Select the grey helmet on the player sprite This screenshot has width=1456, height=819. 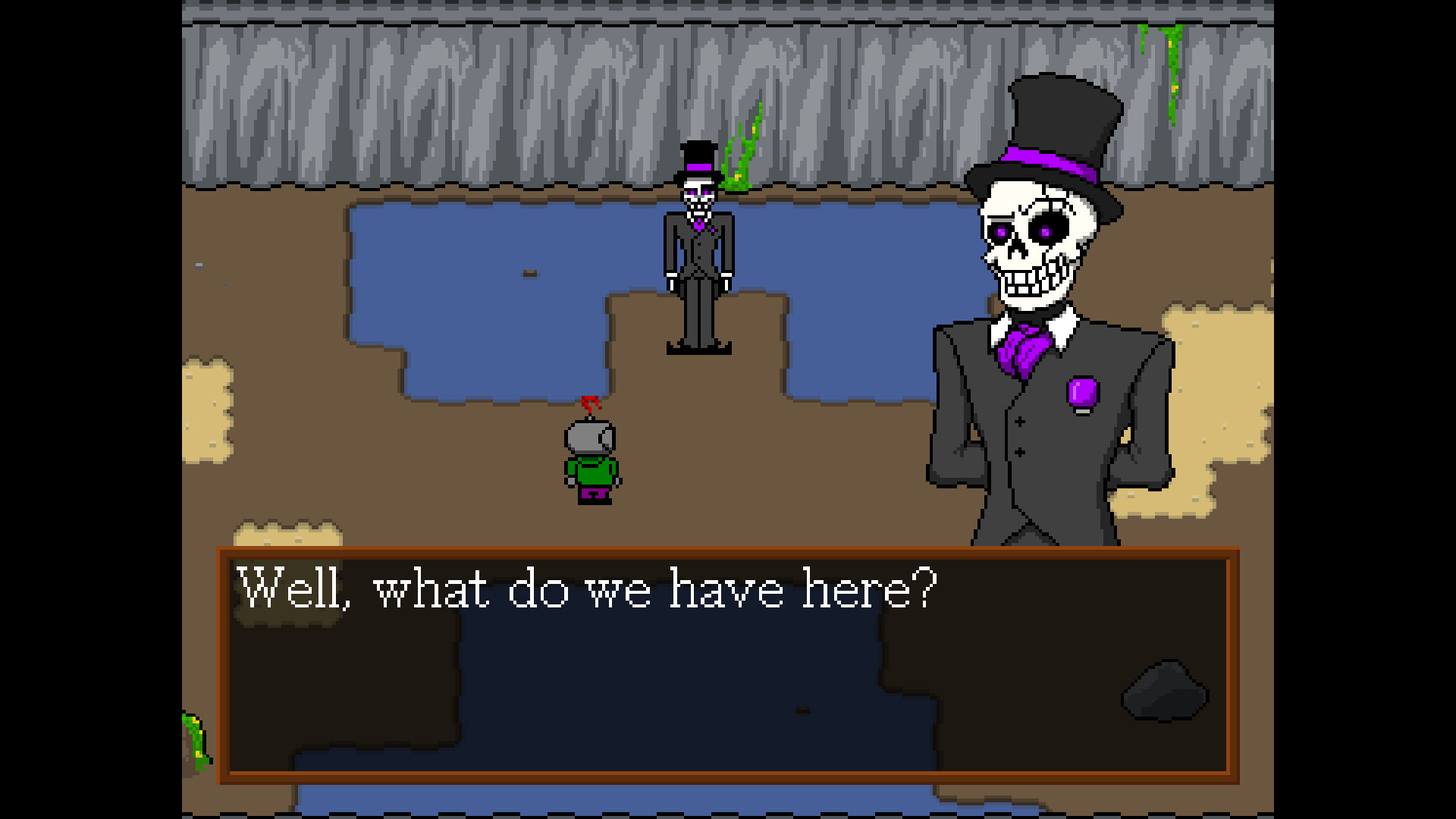click(591, 436)
